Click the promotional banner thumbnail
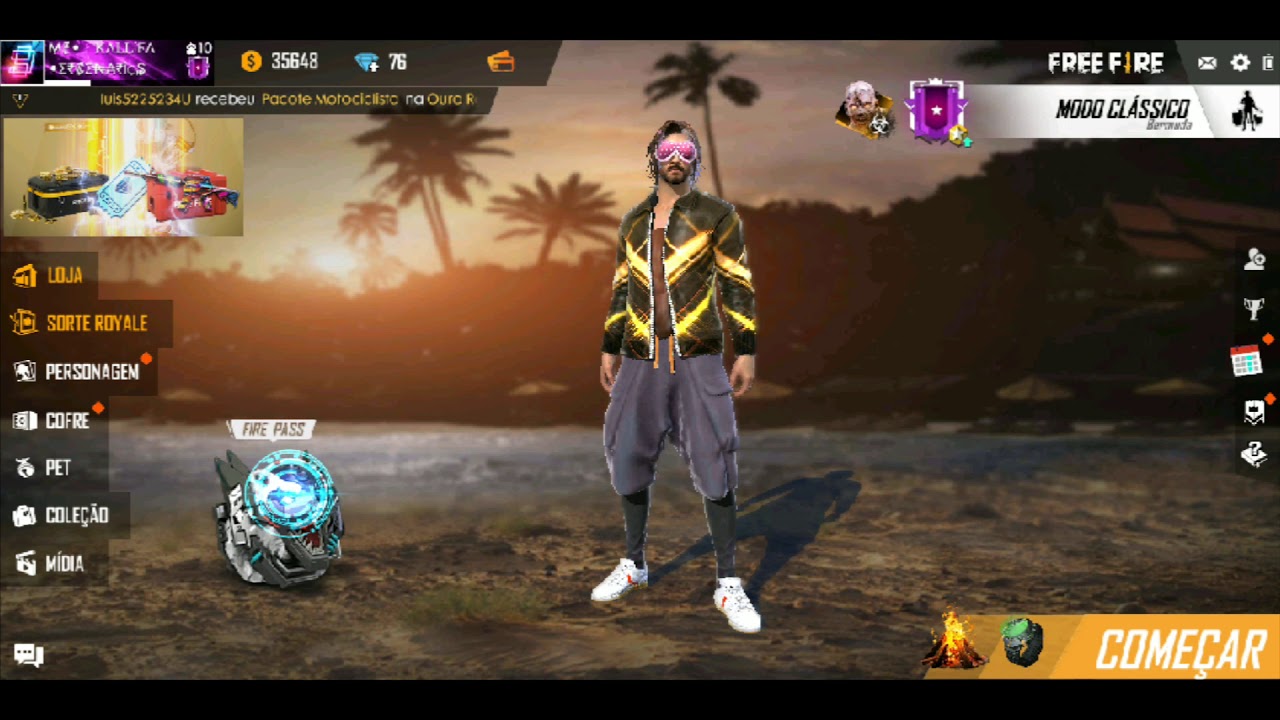Screen dimensions: 1280x720 [122, 176]
